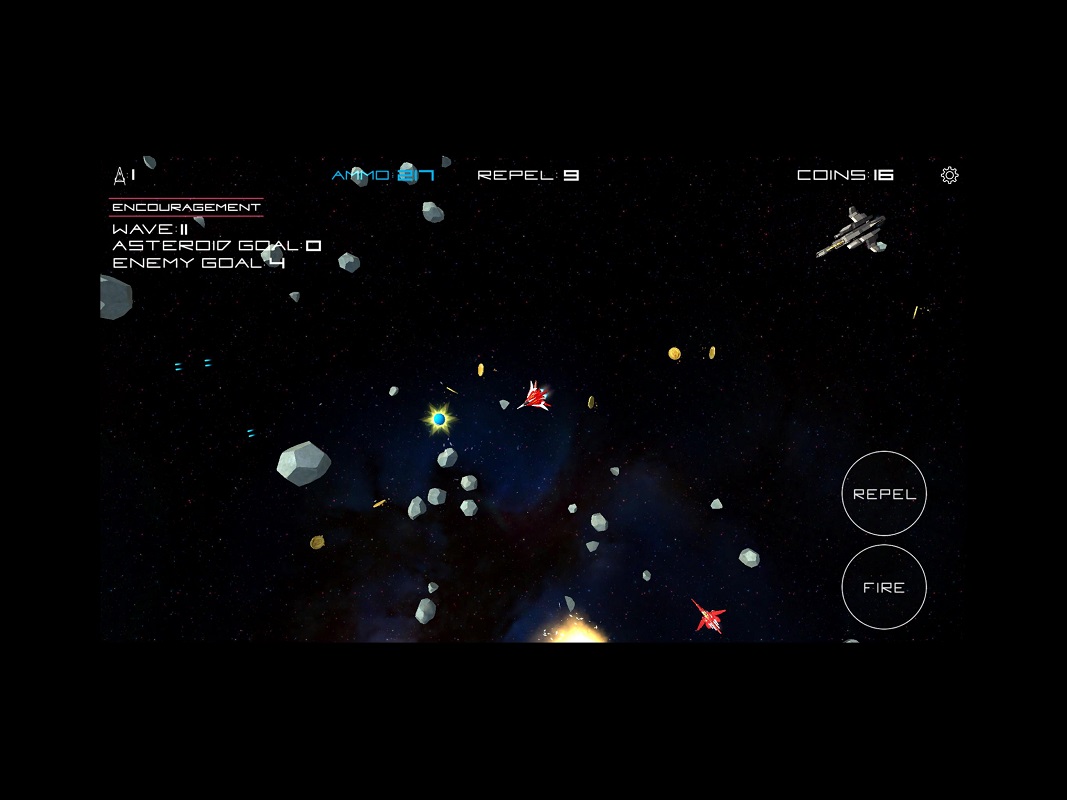Open settings via the gear icon
The width and height of the screenshot is (1067, 800).
tap(949, 176)
